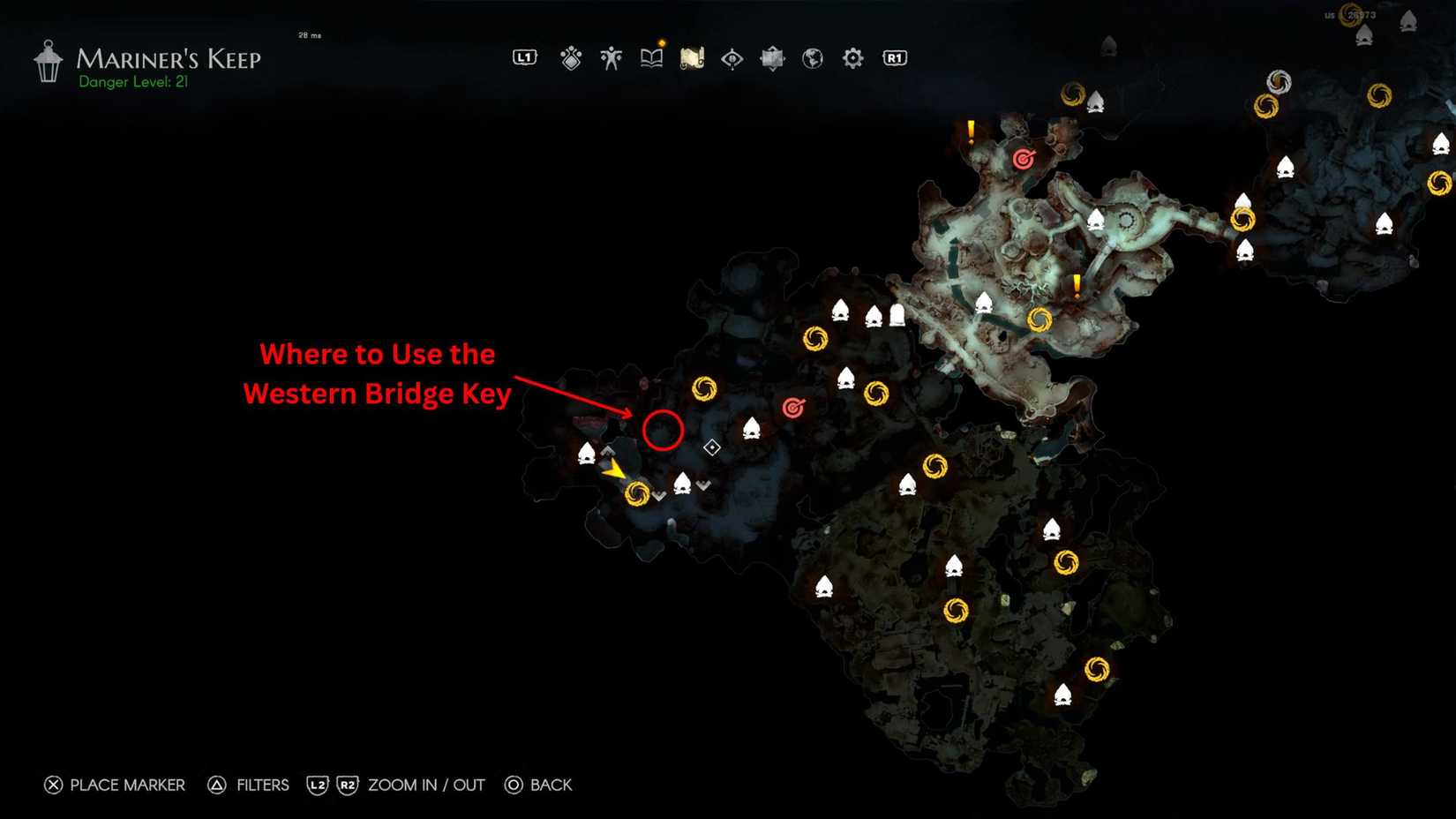Open the eye-shaped tracking icon
The height and width of the screenshot is (819, 1456).
(x=732, y=57)
